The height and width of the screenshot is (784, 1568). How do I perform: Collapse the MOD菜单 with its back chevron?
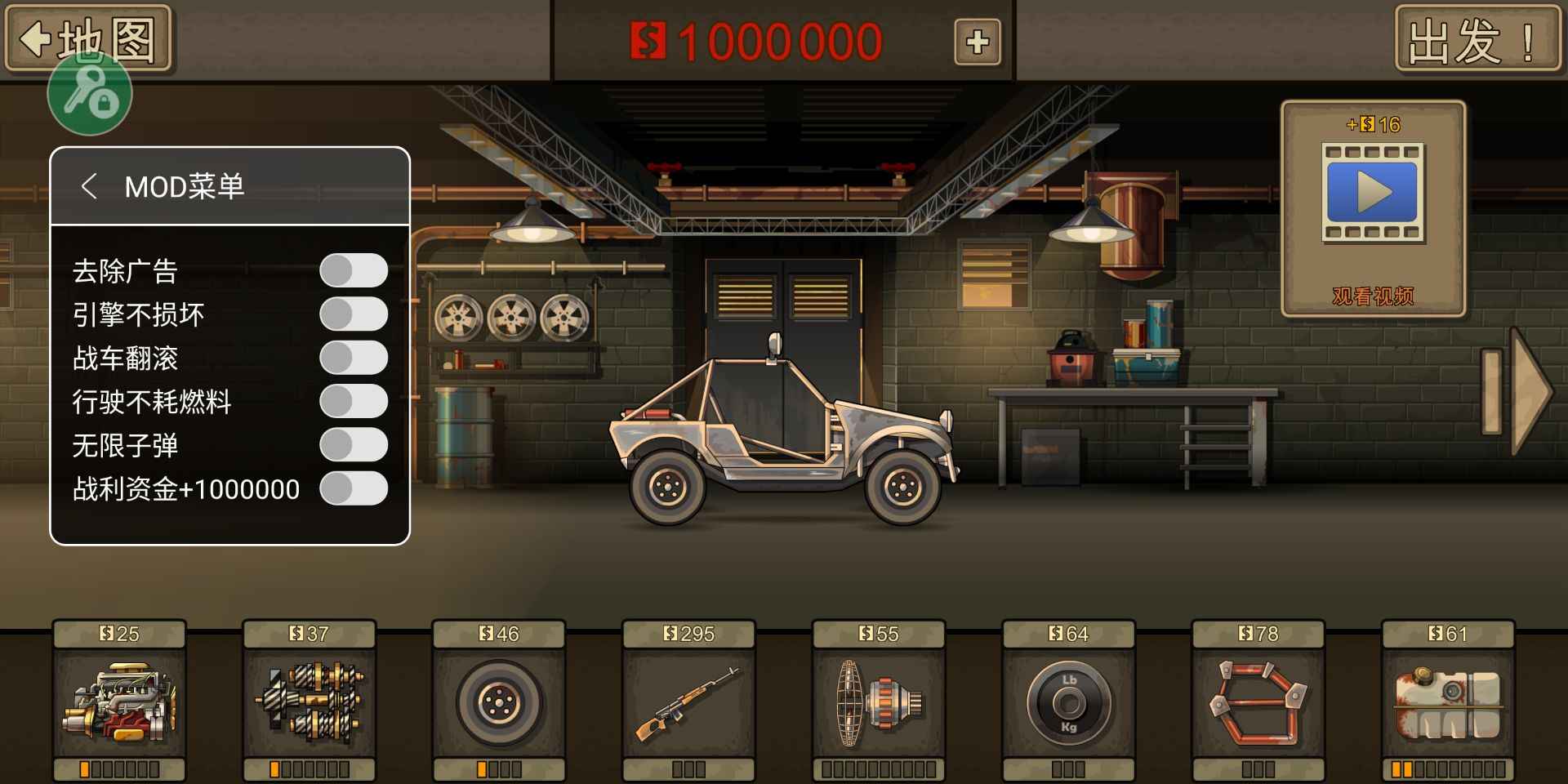tap(90, 186)
